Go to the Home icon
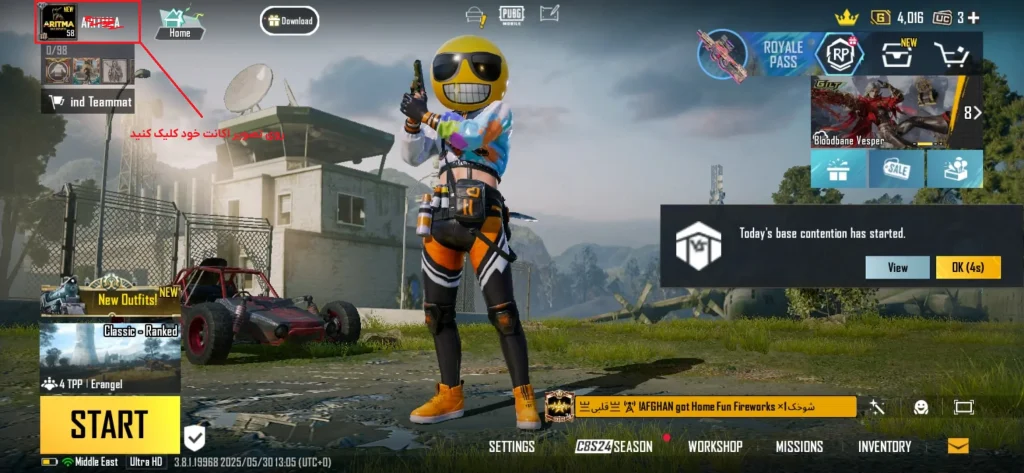Image resolution: width=1024 pixels, height=473 pixels. coord(180,22)
